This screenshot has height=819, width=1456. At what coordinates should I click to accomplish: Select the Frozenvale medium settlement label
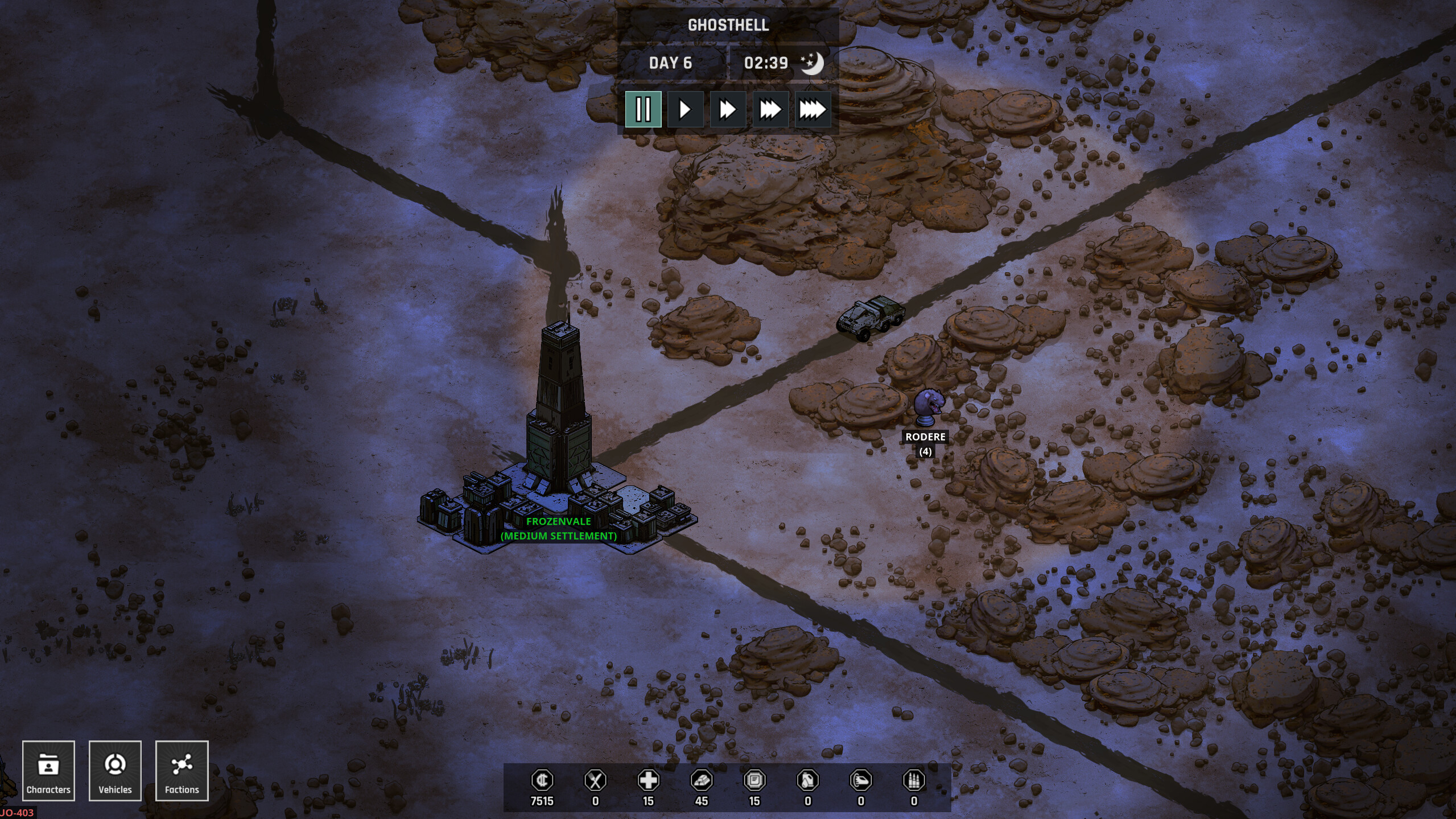(558, 528)
